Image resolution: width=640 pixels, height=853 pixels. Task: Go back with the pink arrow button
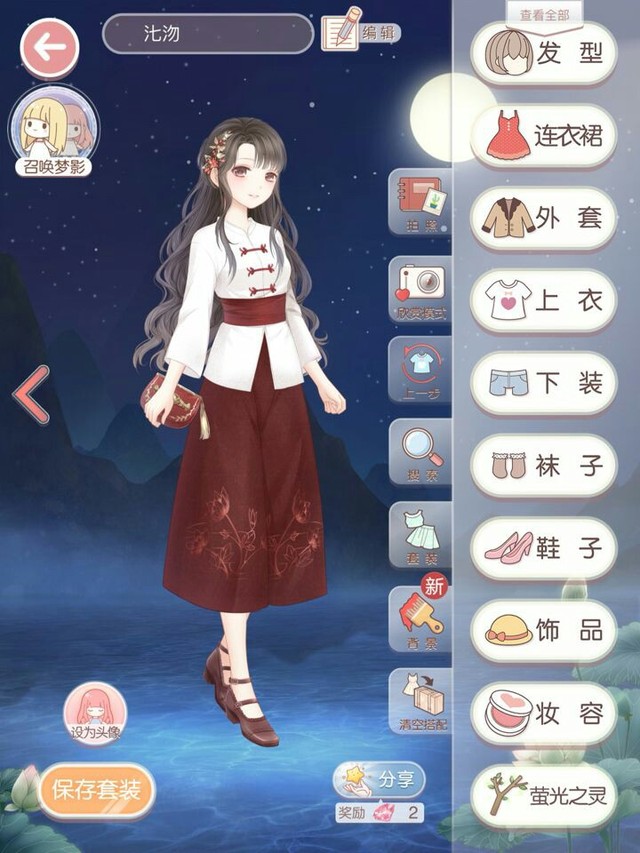(50, 46)
